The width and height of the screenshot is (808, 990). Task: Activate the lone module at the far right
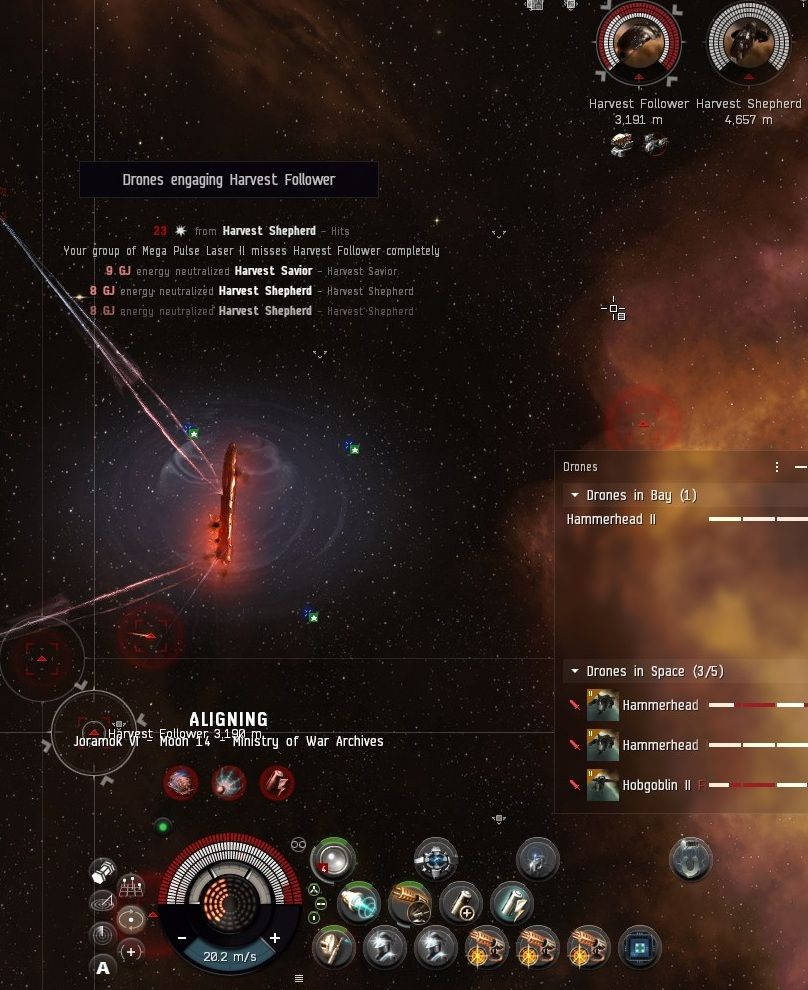[x=691, y=860]
